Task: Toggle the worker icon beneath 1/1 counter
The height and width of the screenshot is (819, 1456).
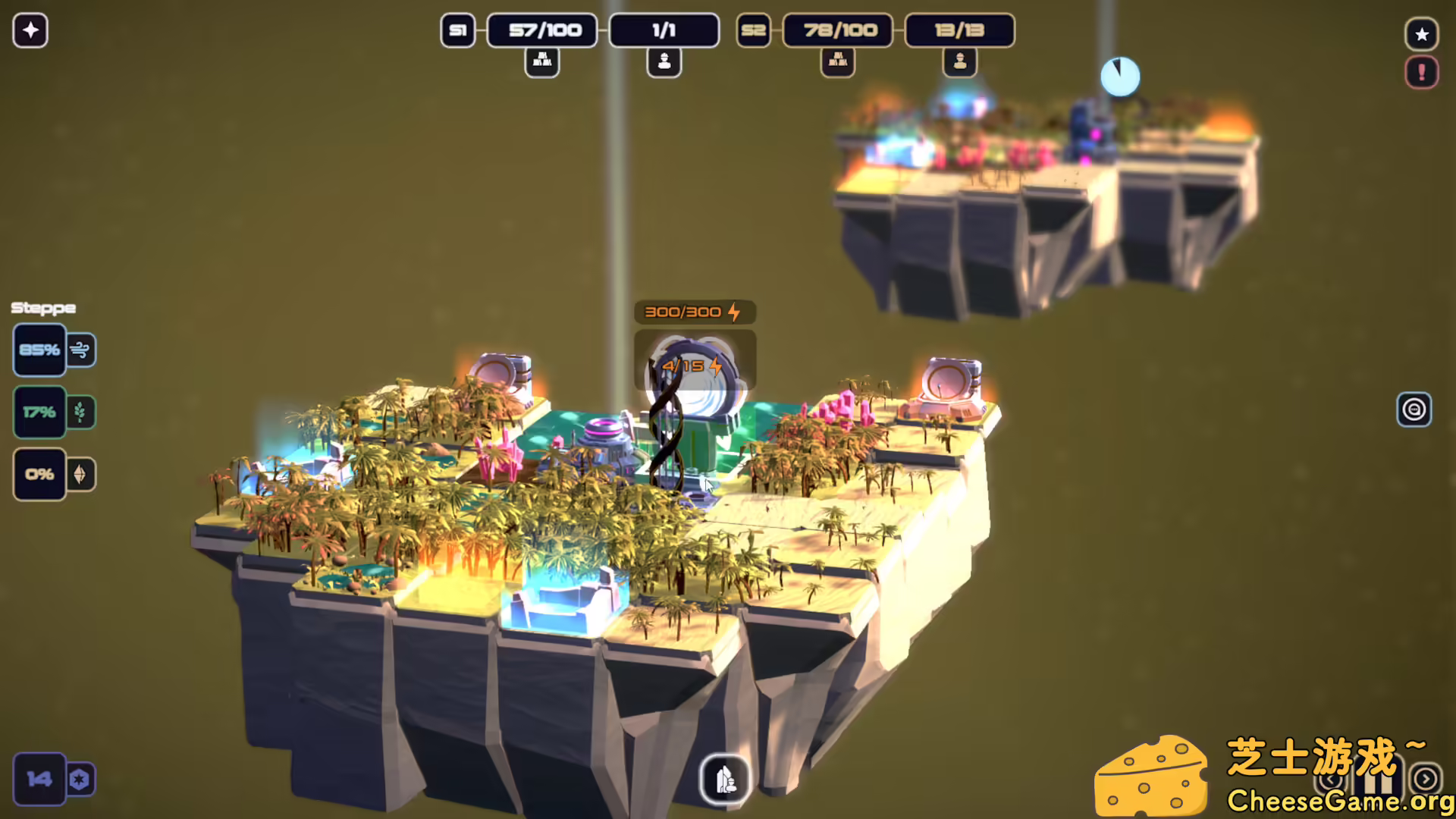Action: 664,62
